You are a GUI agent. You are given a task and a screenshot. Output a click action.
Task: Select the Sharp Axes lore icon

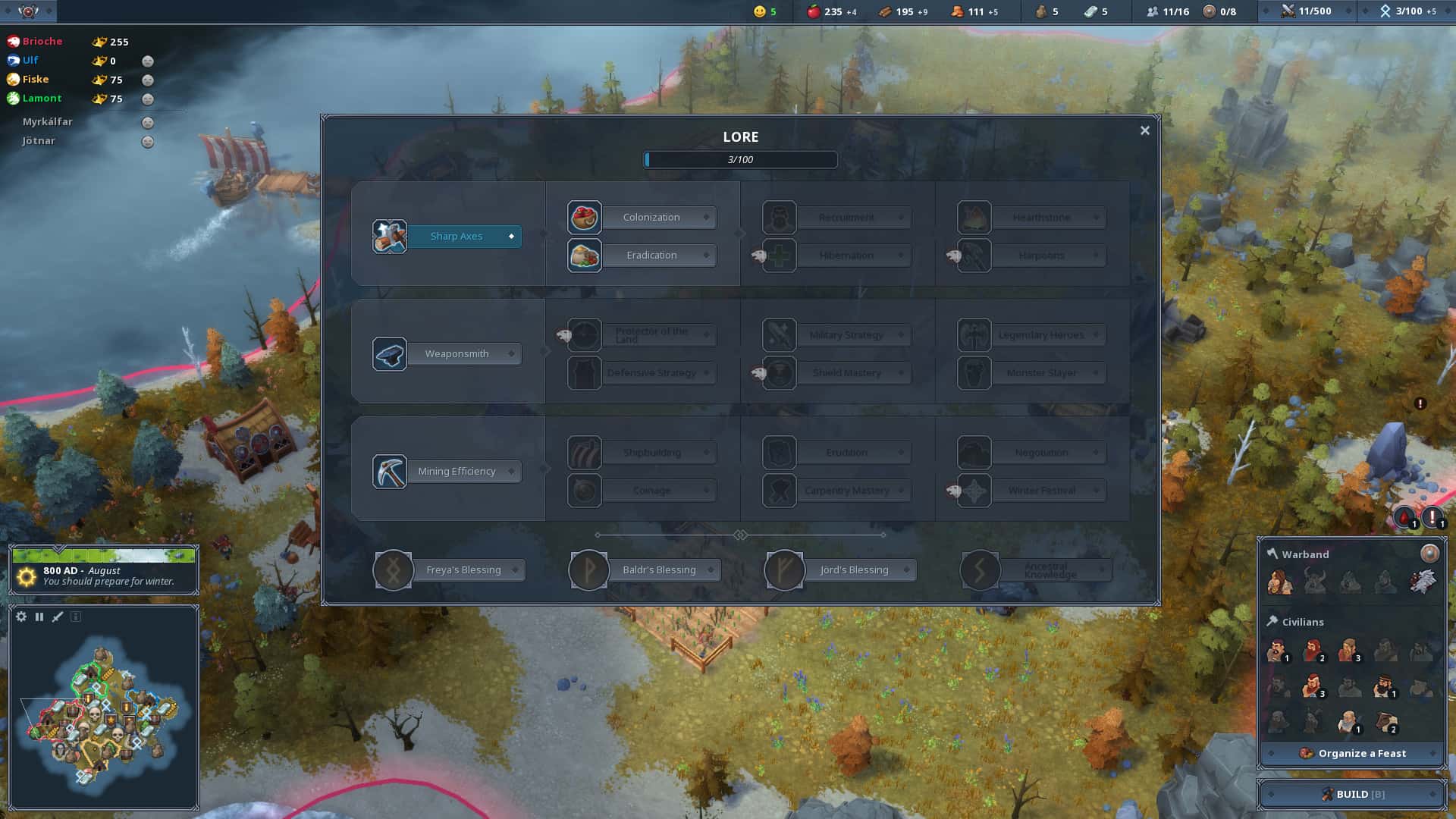(x=389, y=236)
